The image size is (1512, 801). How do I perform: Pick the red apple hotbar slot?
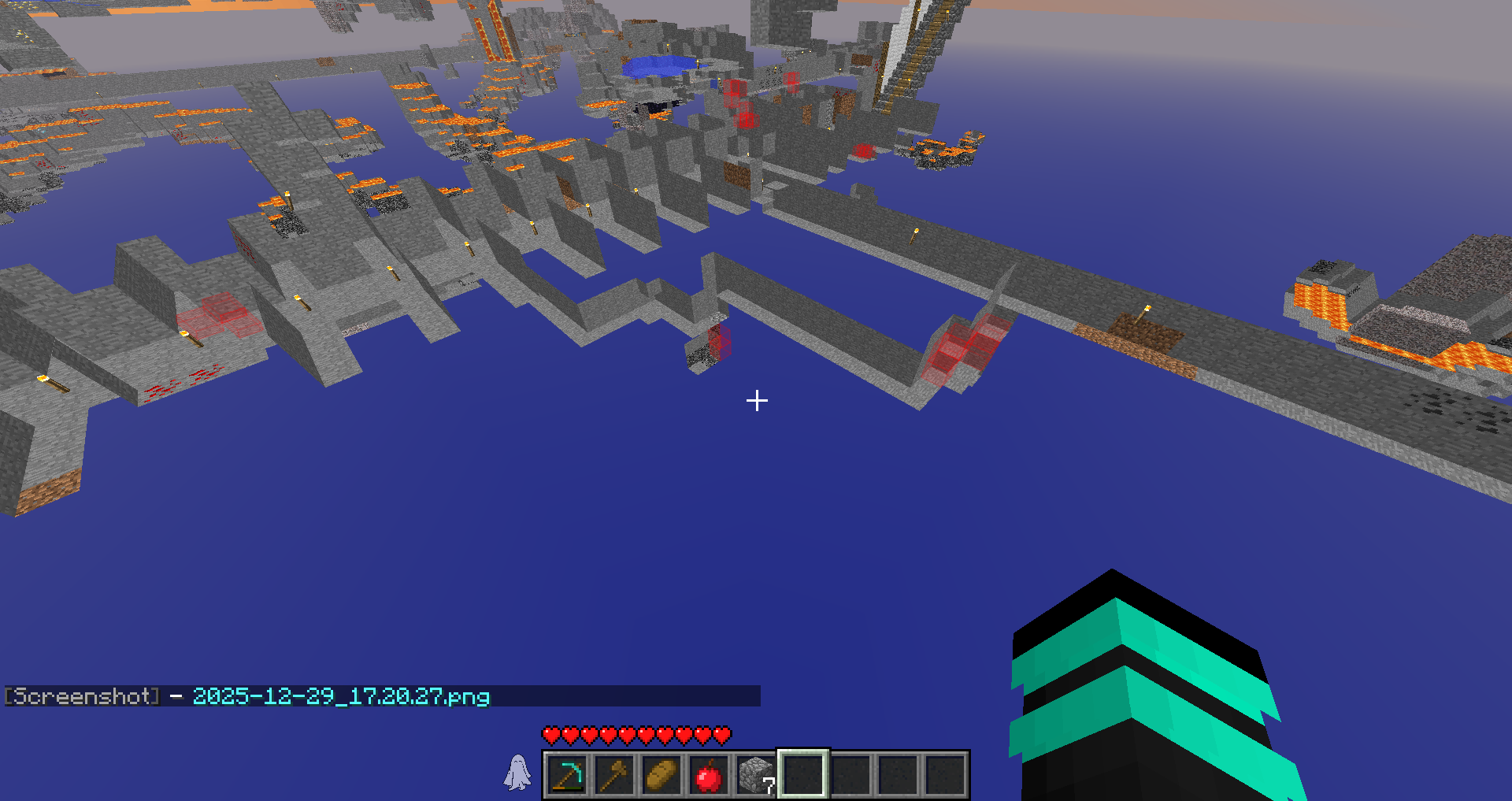click(709, 775)
